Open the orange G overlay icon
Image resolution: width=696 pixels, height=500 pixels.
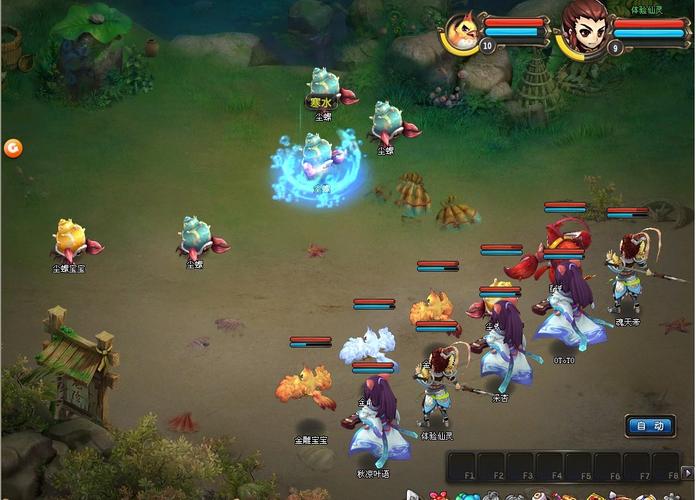[x=13, y=148]
